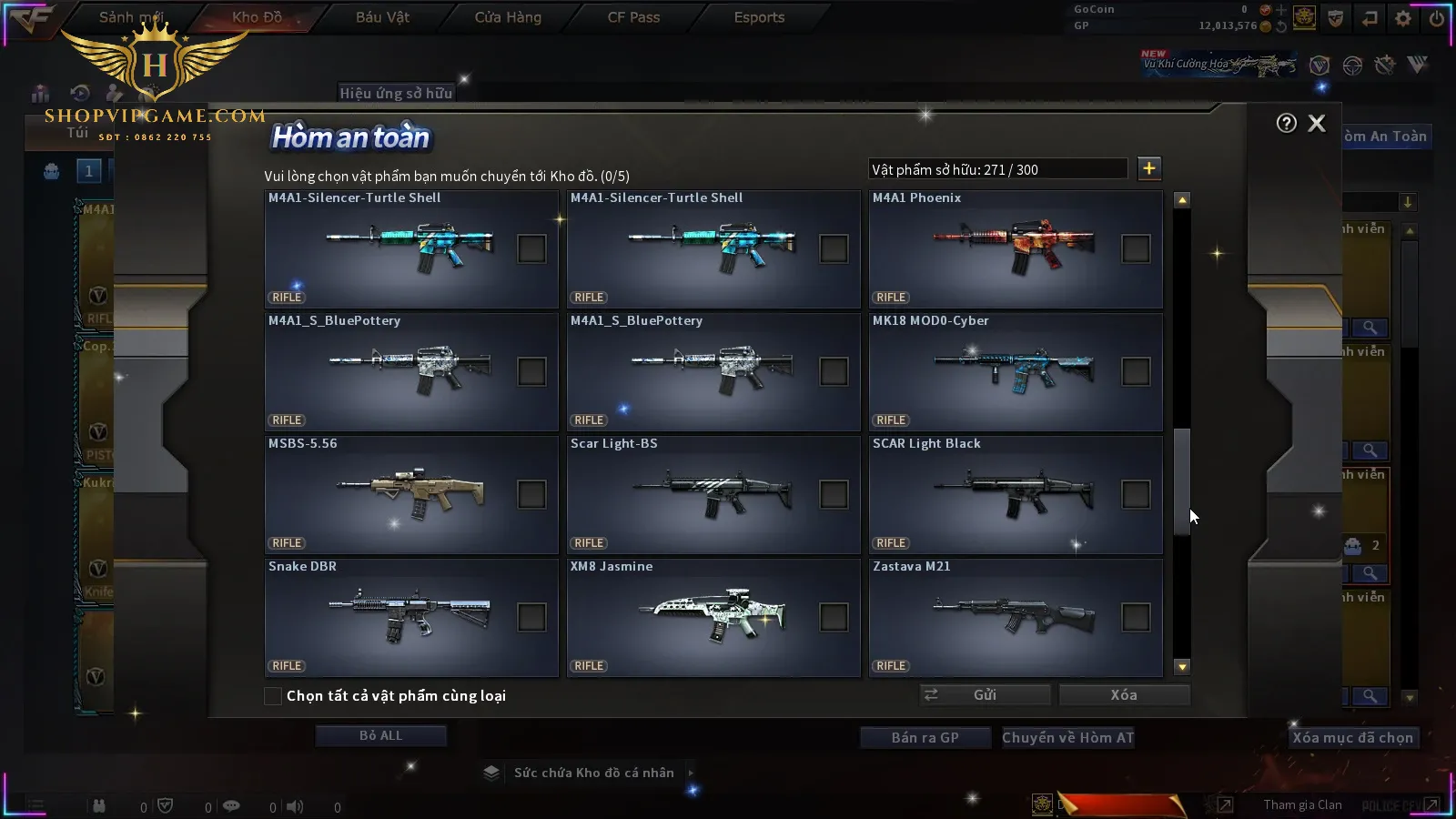Select the Scar Light-BS checkbox

[x=834, y=494]
